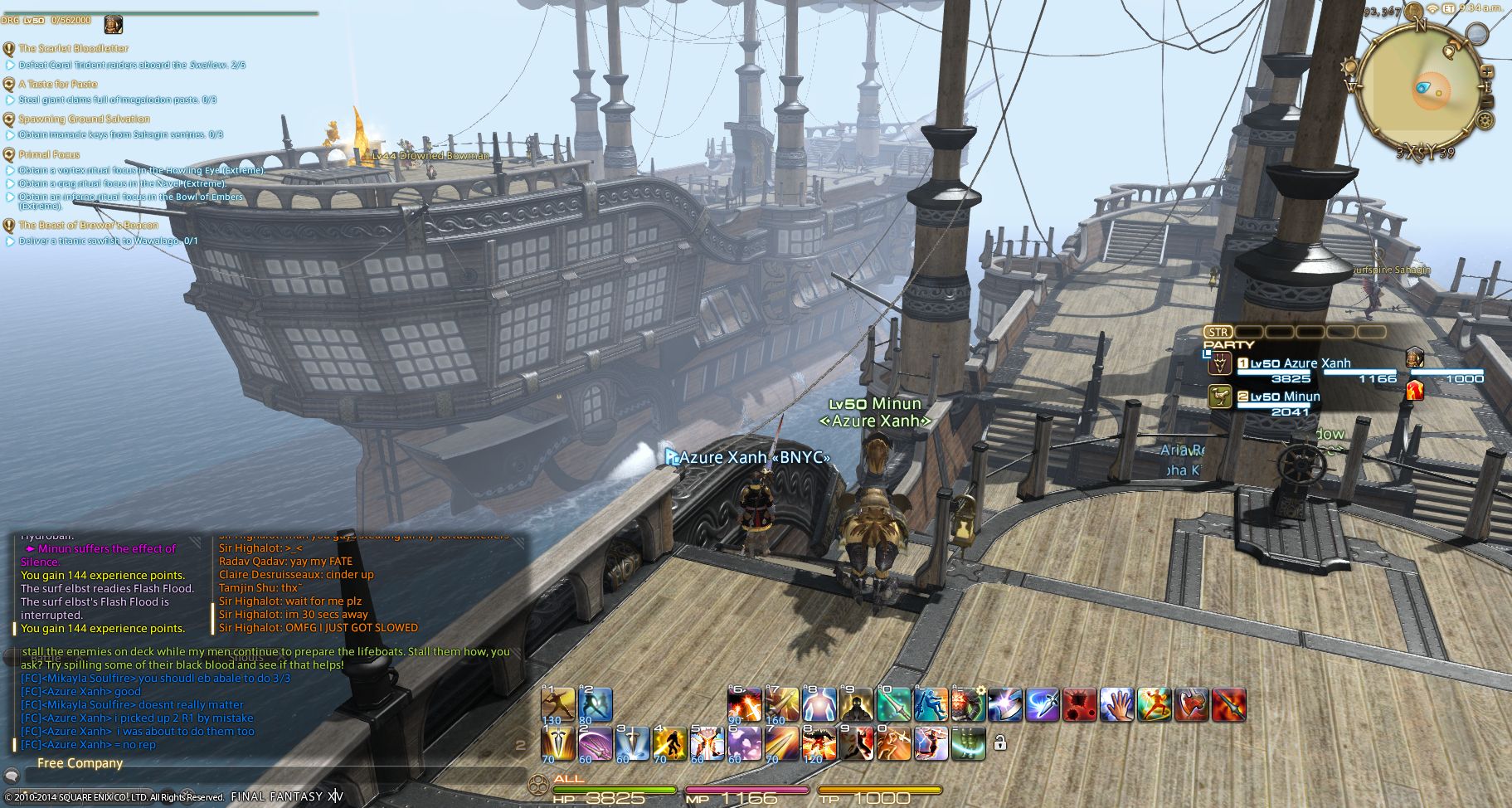The image size is (1512, 808).
Task: Select A Taste for Paste quest
Action: point(58,84)
